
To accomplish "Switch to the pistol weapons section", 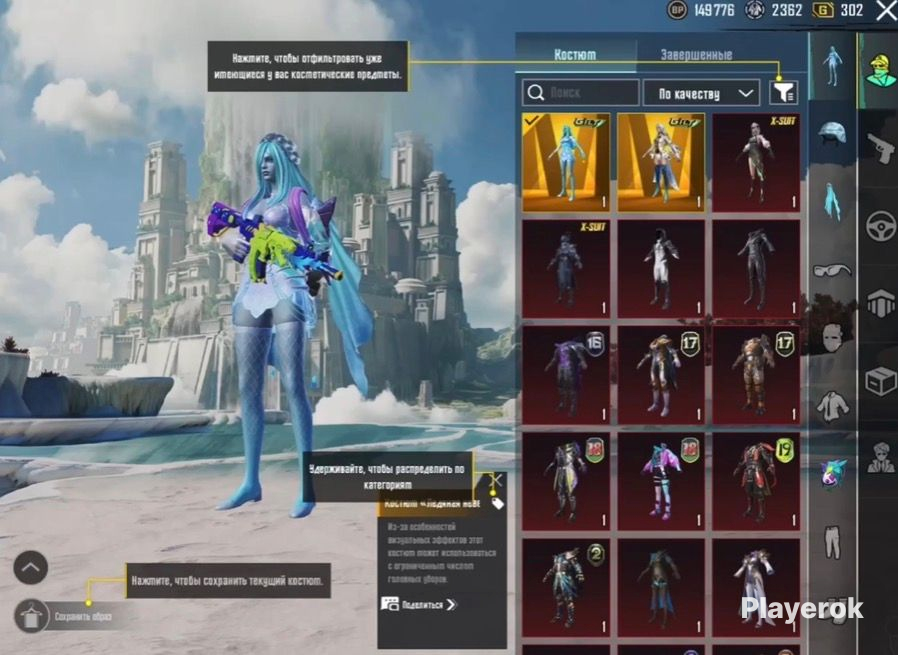I will [x=880, y=147].
